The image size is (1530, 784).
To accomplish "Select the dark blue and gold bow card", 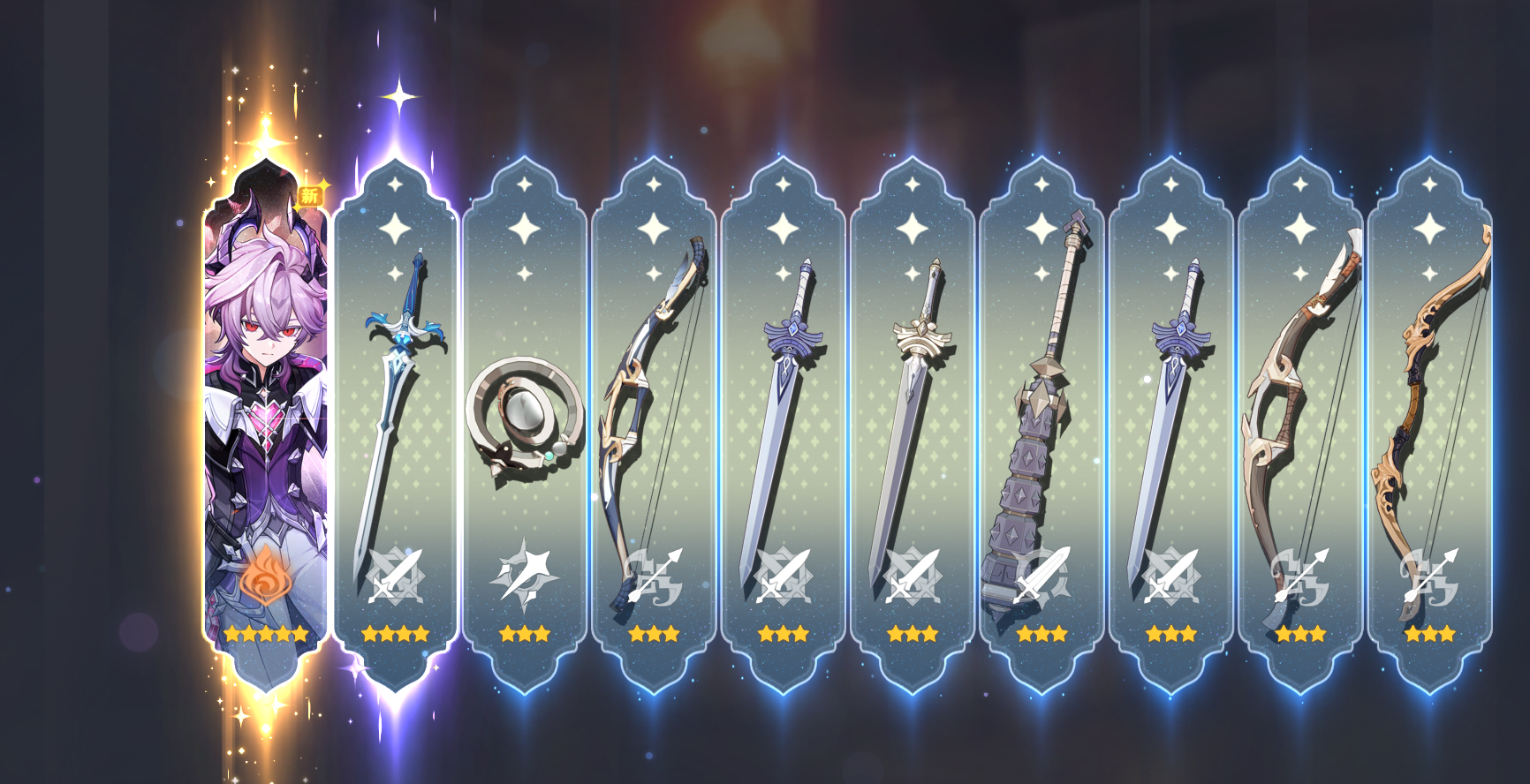I will coord(654,415).
